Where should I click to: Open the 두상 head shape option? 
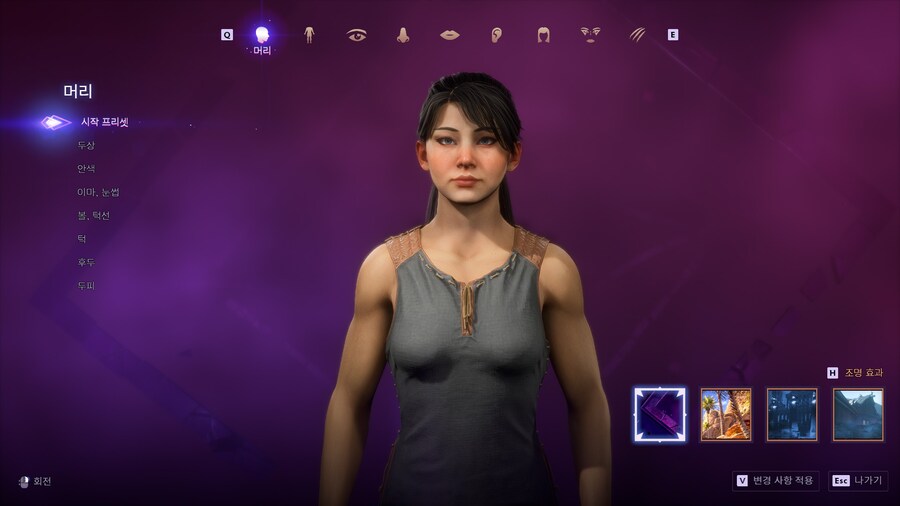point(86,146)
